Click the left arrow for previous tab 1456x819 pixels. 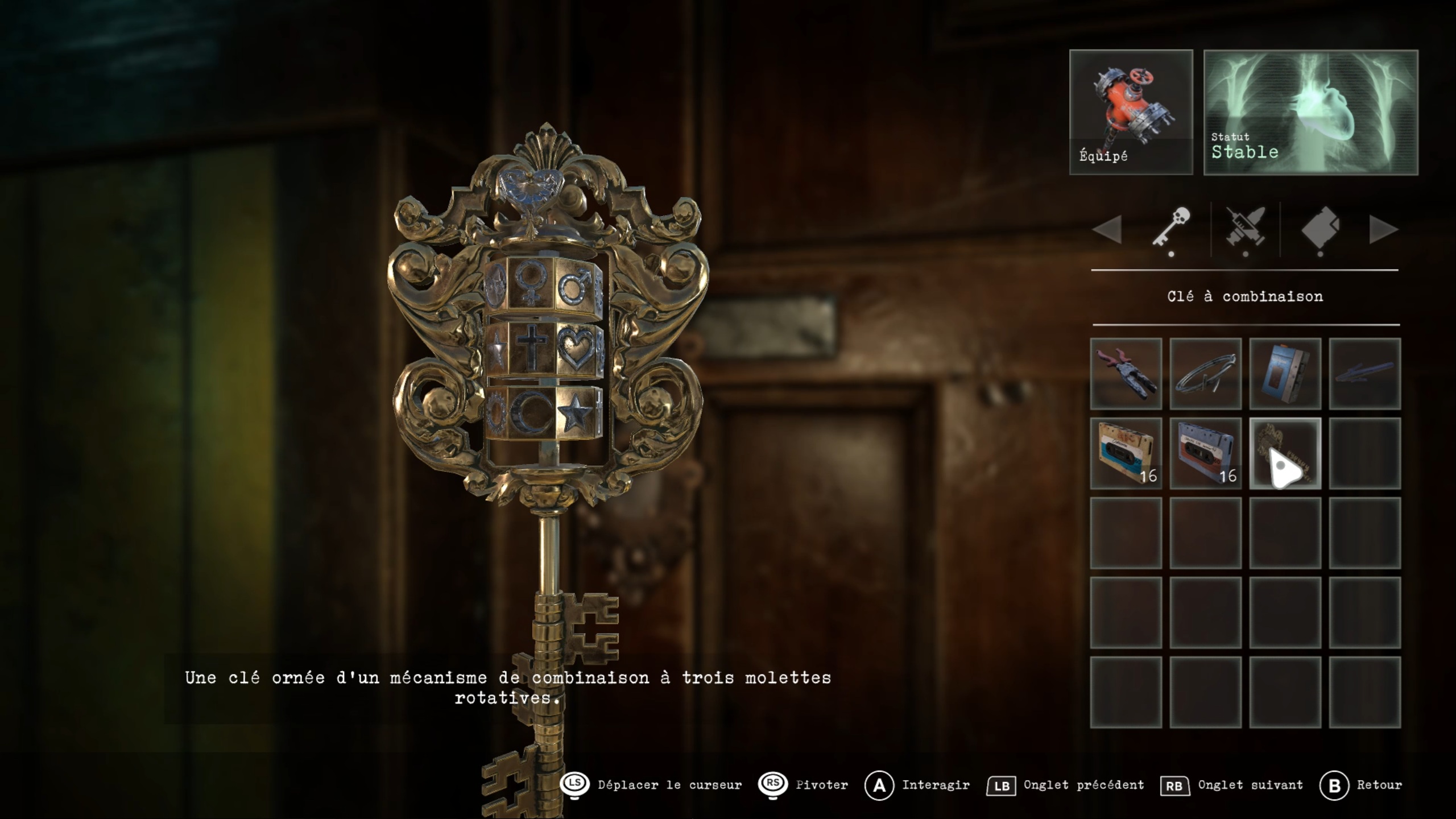pos(1107,230)
